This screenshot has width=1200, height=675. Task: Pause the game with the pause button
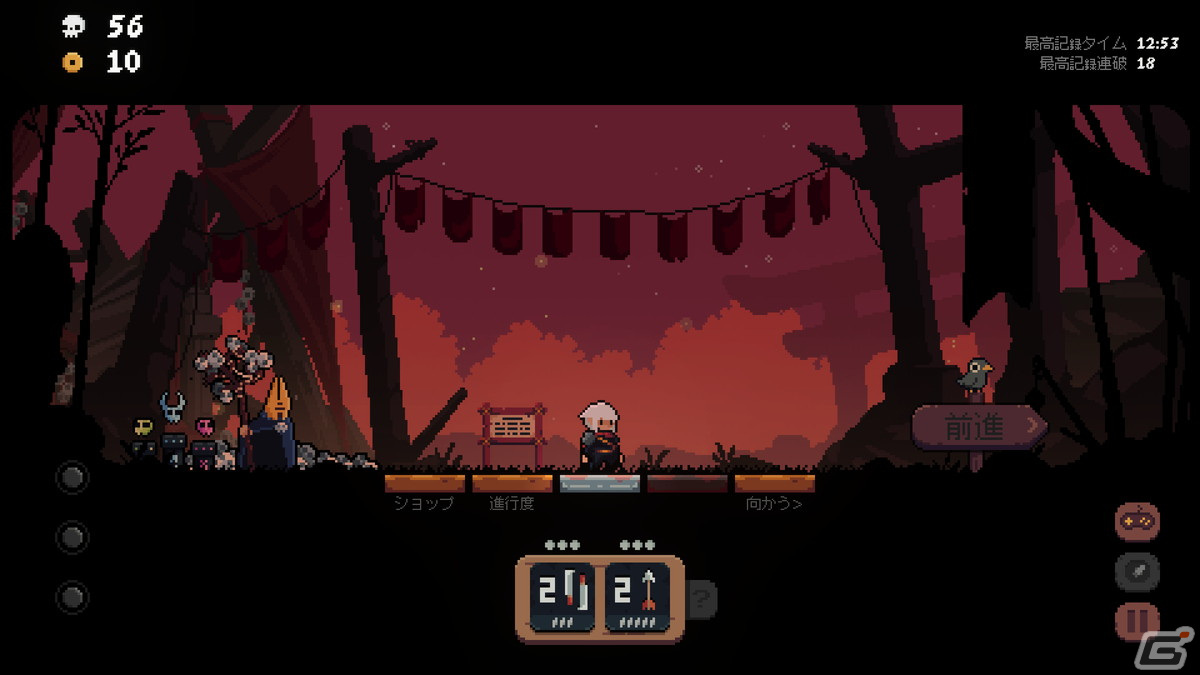1137,621
